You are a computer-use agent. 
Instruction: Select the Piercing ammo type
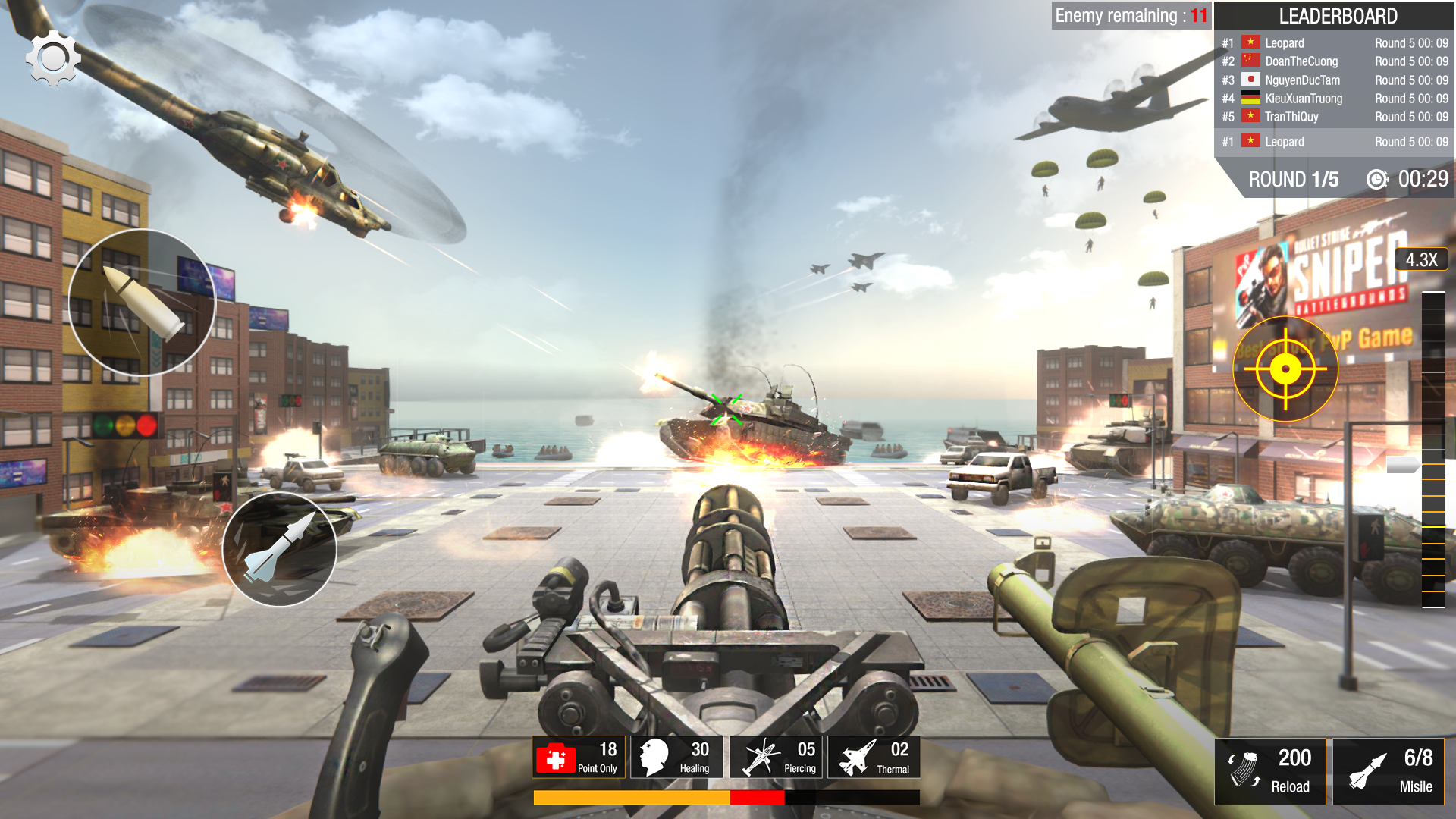click(775, 756)
